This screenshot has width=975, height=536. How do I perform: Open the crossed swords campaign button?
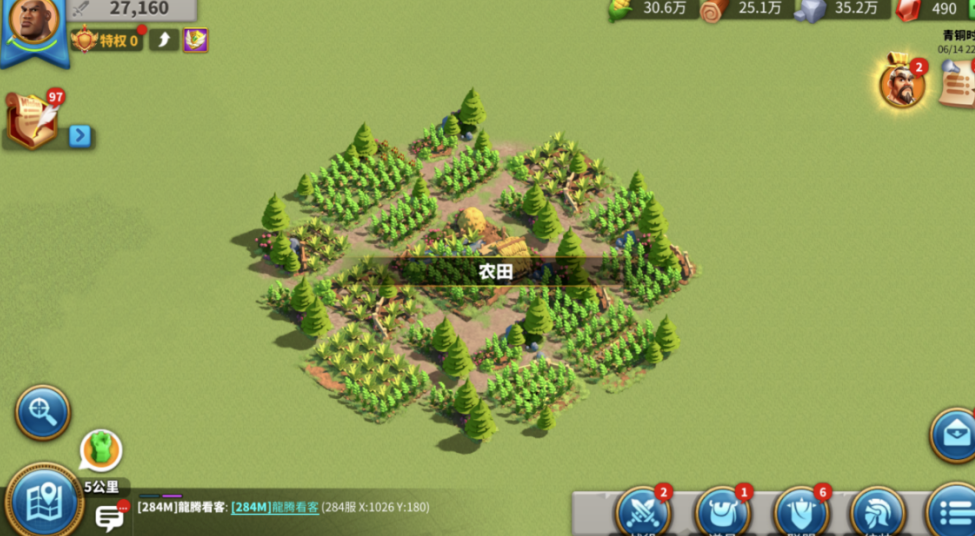(x=641, y=513)
